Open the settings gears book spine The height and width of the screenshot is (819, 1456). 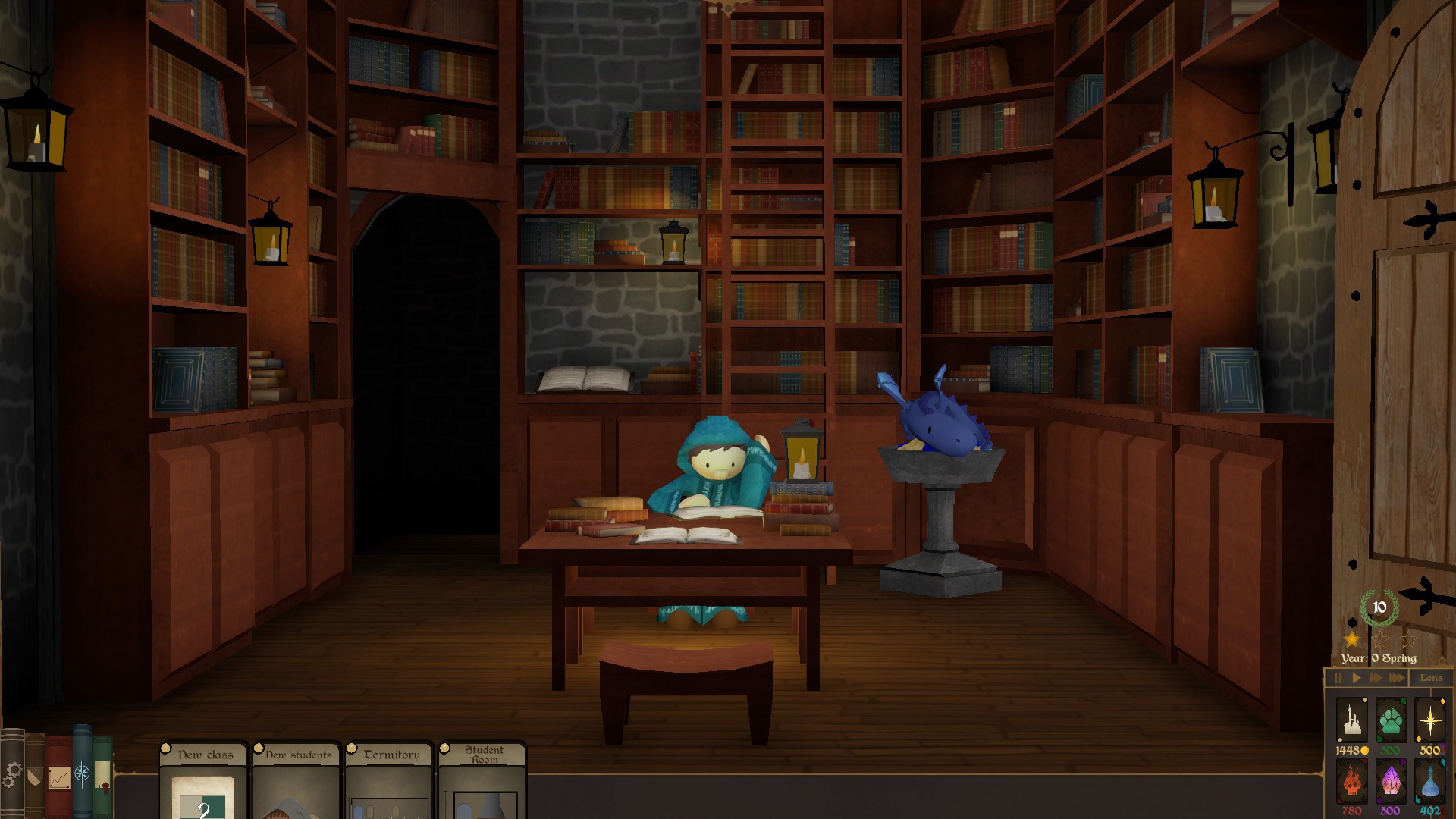(x=13, y=773)
